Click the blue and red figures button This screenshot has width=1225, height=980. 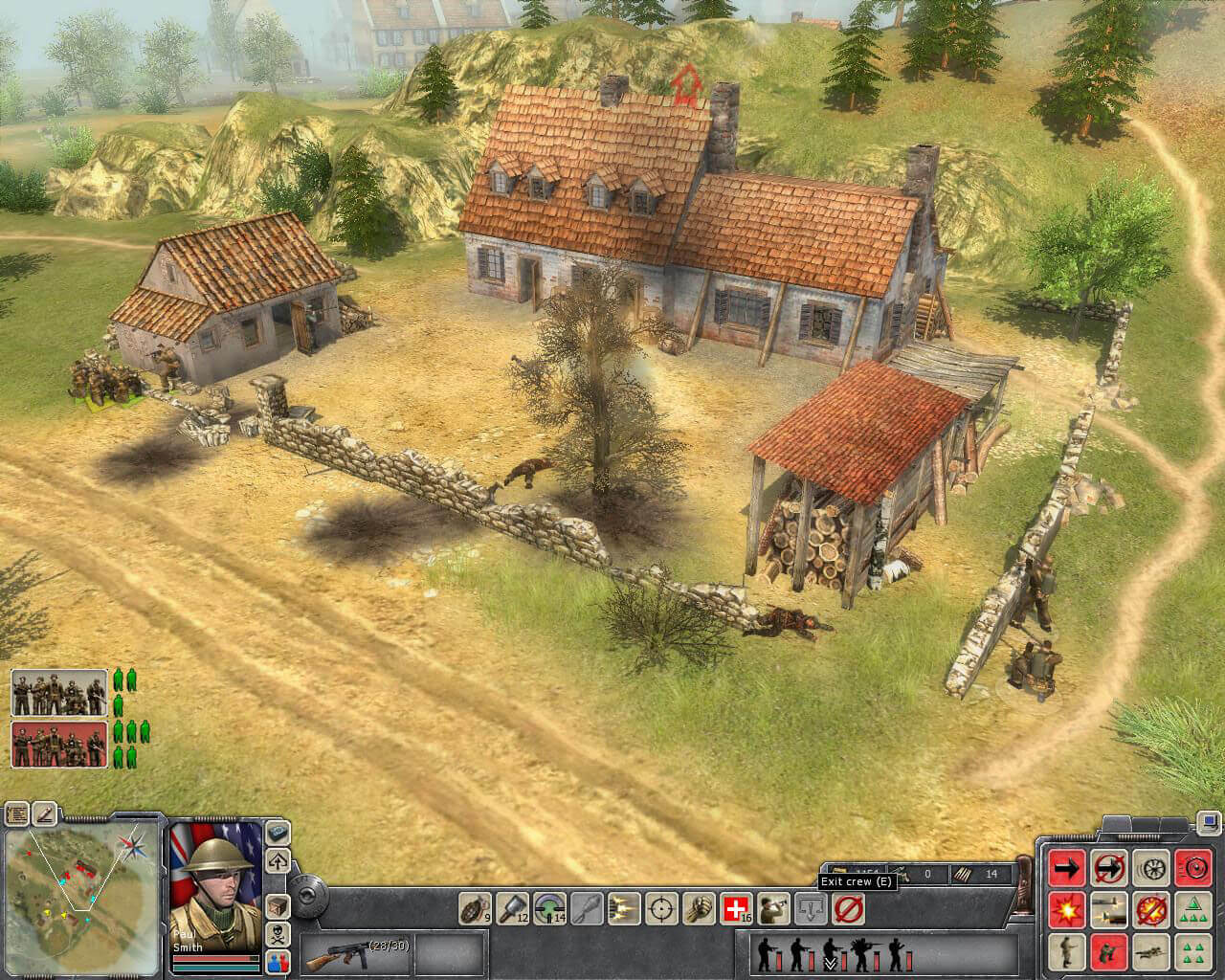[x=278, y=961]
